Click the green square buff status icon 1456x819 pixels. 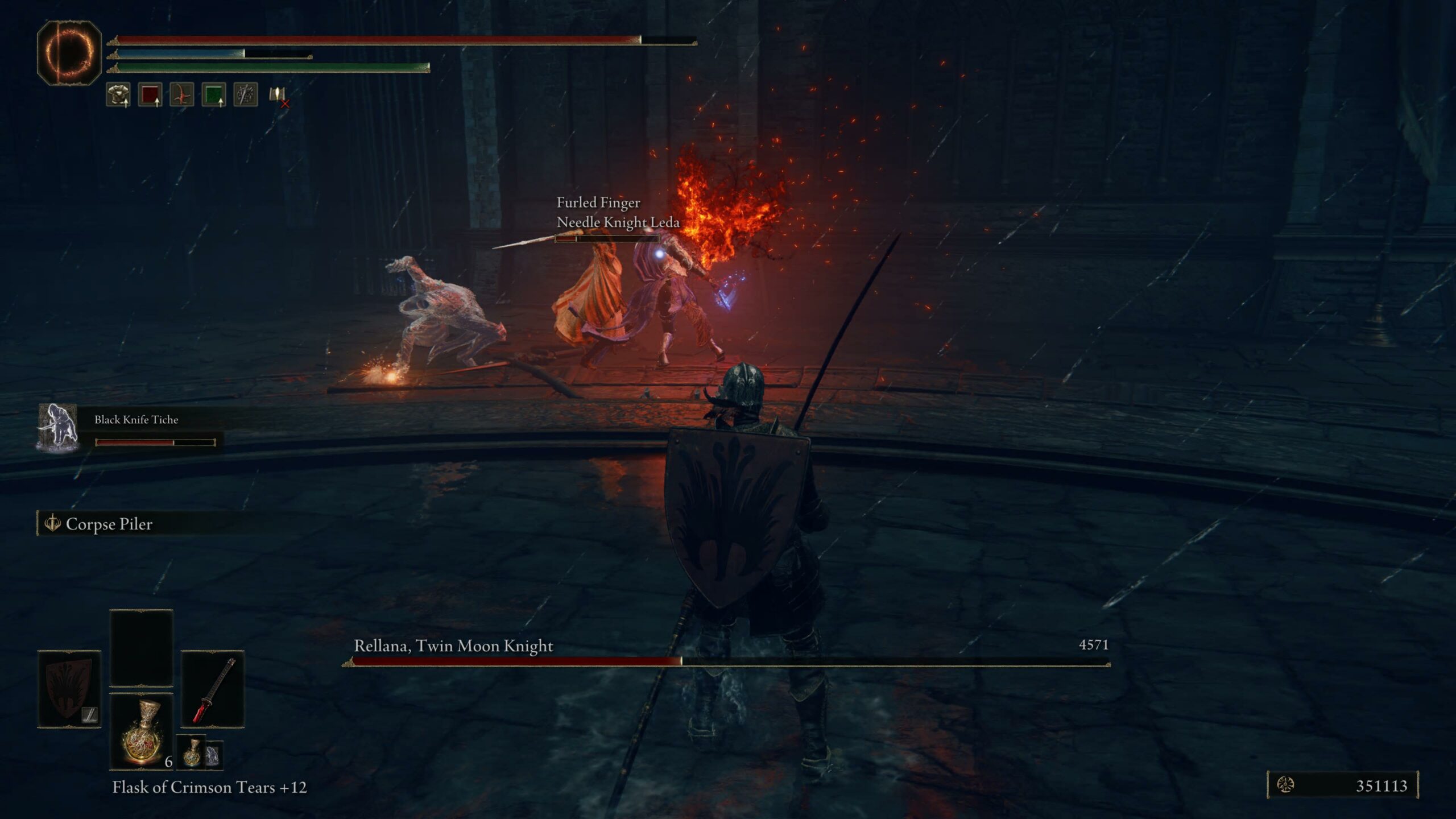click(214, 94)
